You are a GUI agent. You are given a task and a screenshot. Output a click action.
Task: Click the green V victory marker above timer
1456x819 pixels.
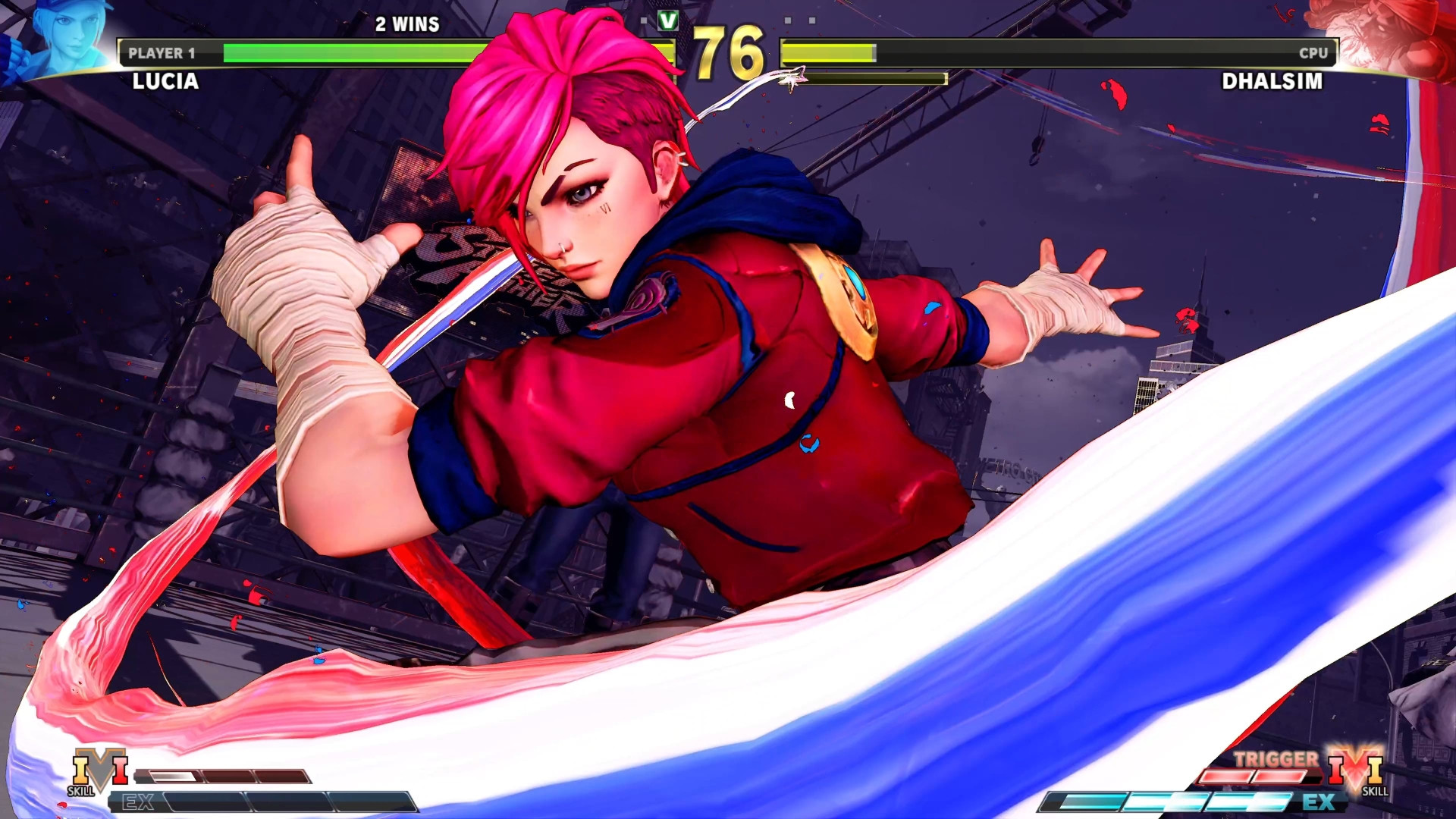tap(667, 21)
